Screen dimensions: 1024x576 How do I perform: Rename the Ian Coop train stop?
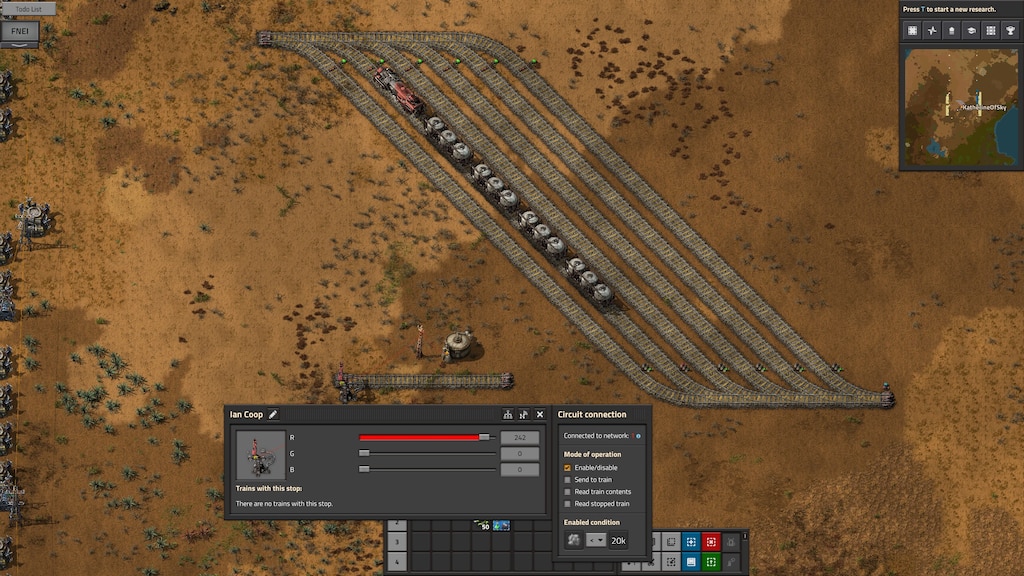(273, 415)
